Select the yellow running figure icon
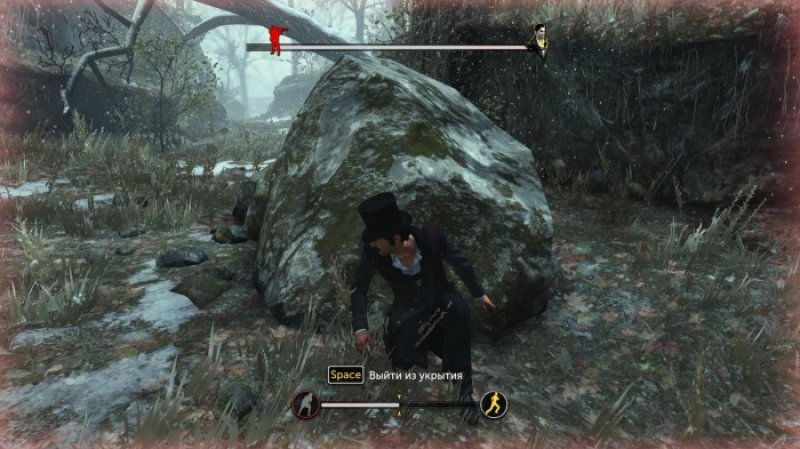The height and width of the screenshot is (449, 800). pyautogui.click(x=493, y=404)
